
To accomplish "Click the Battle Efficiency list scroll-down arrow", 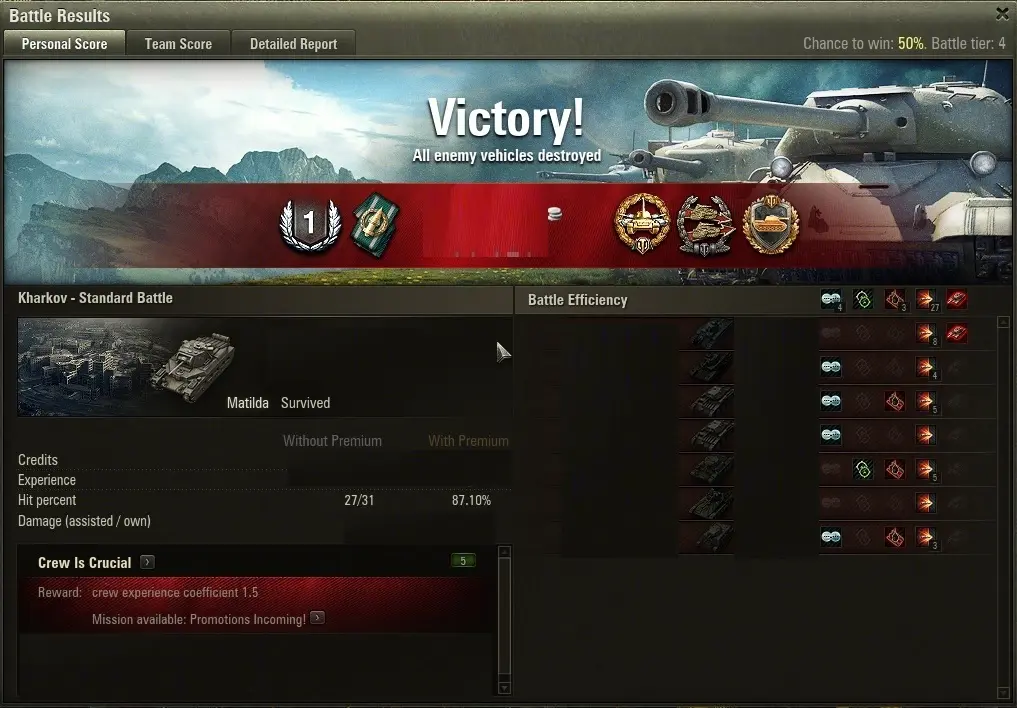I will click(x=1003, y=694).
